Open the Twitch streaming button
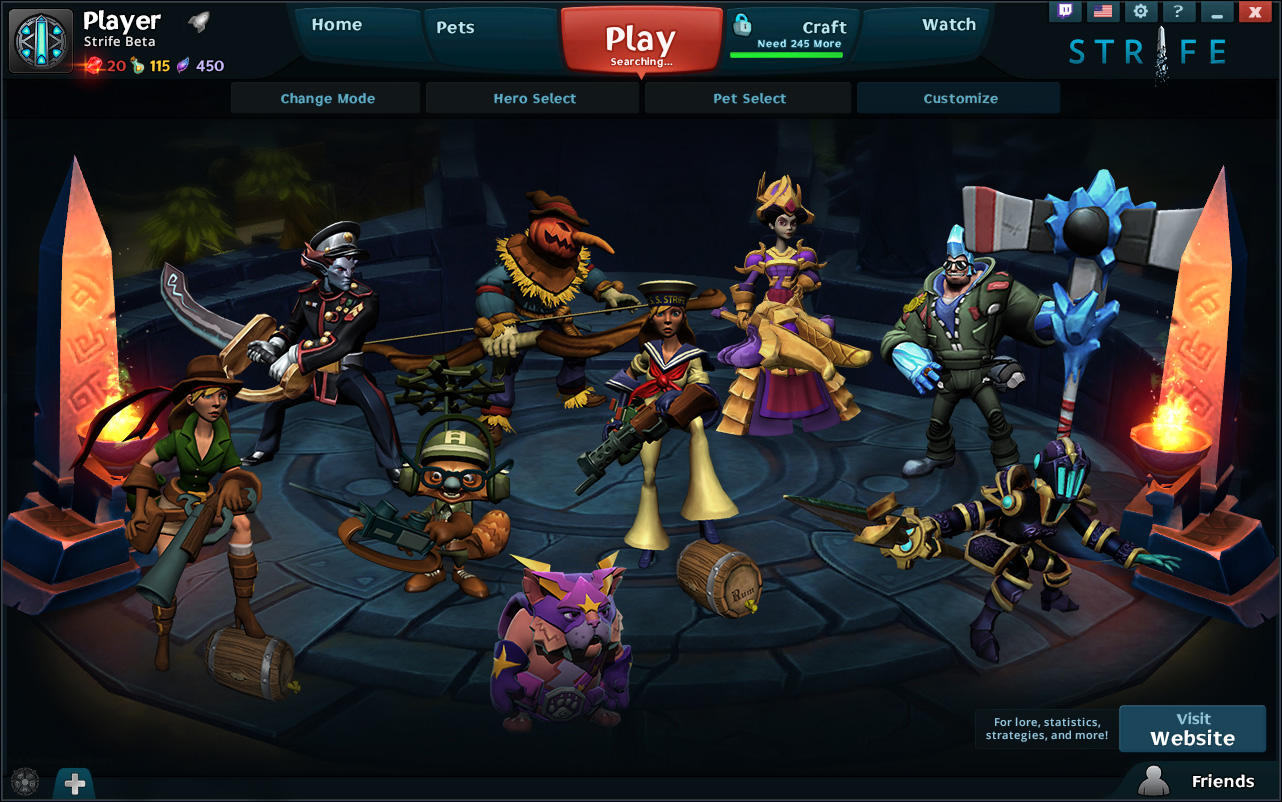1282x802 pixels. [1064, 11]
